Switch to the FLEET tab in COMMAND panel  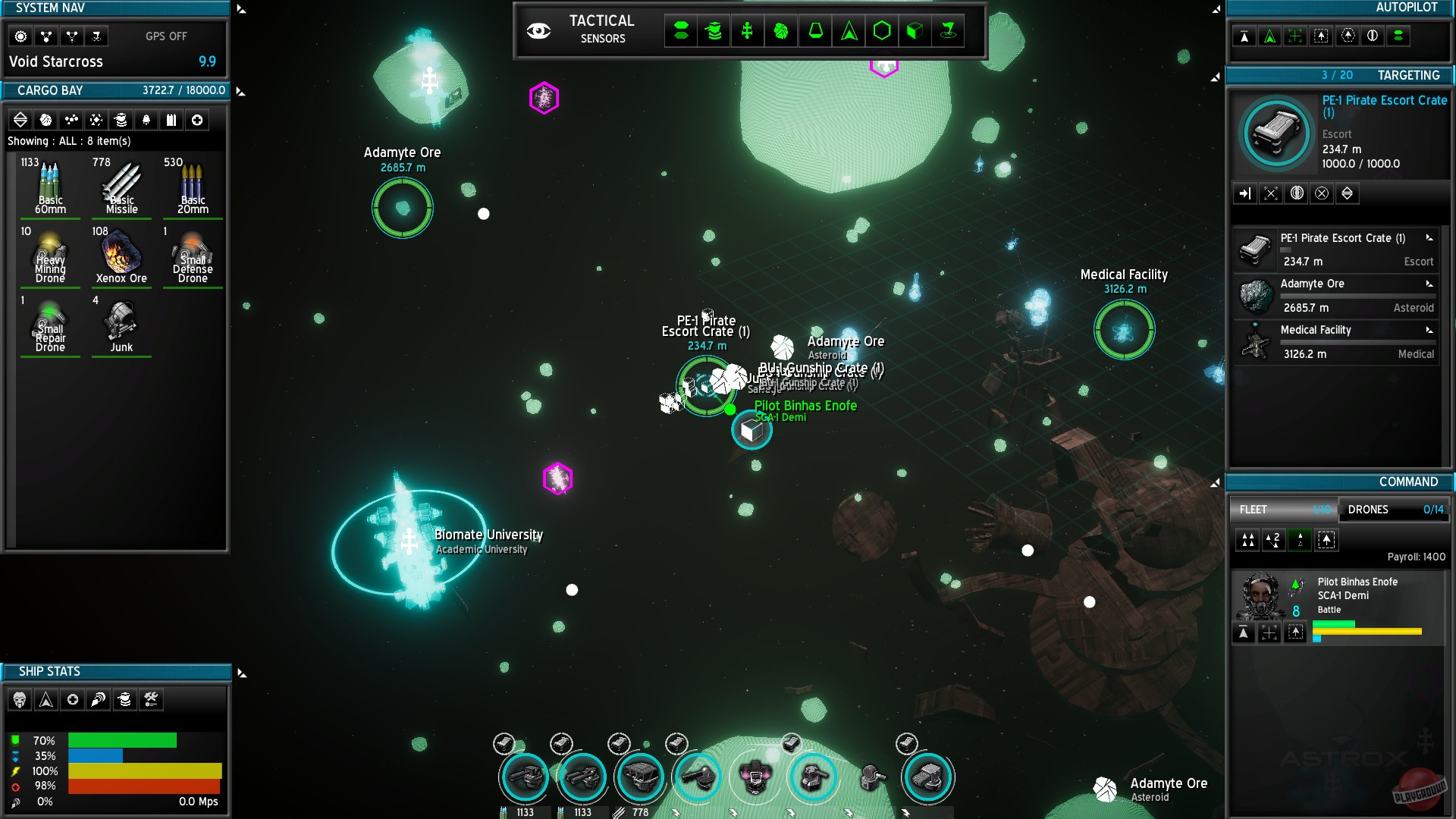1283,510
